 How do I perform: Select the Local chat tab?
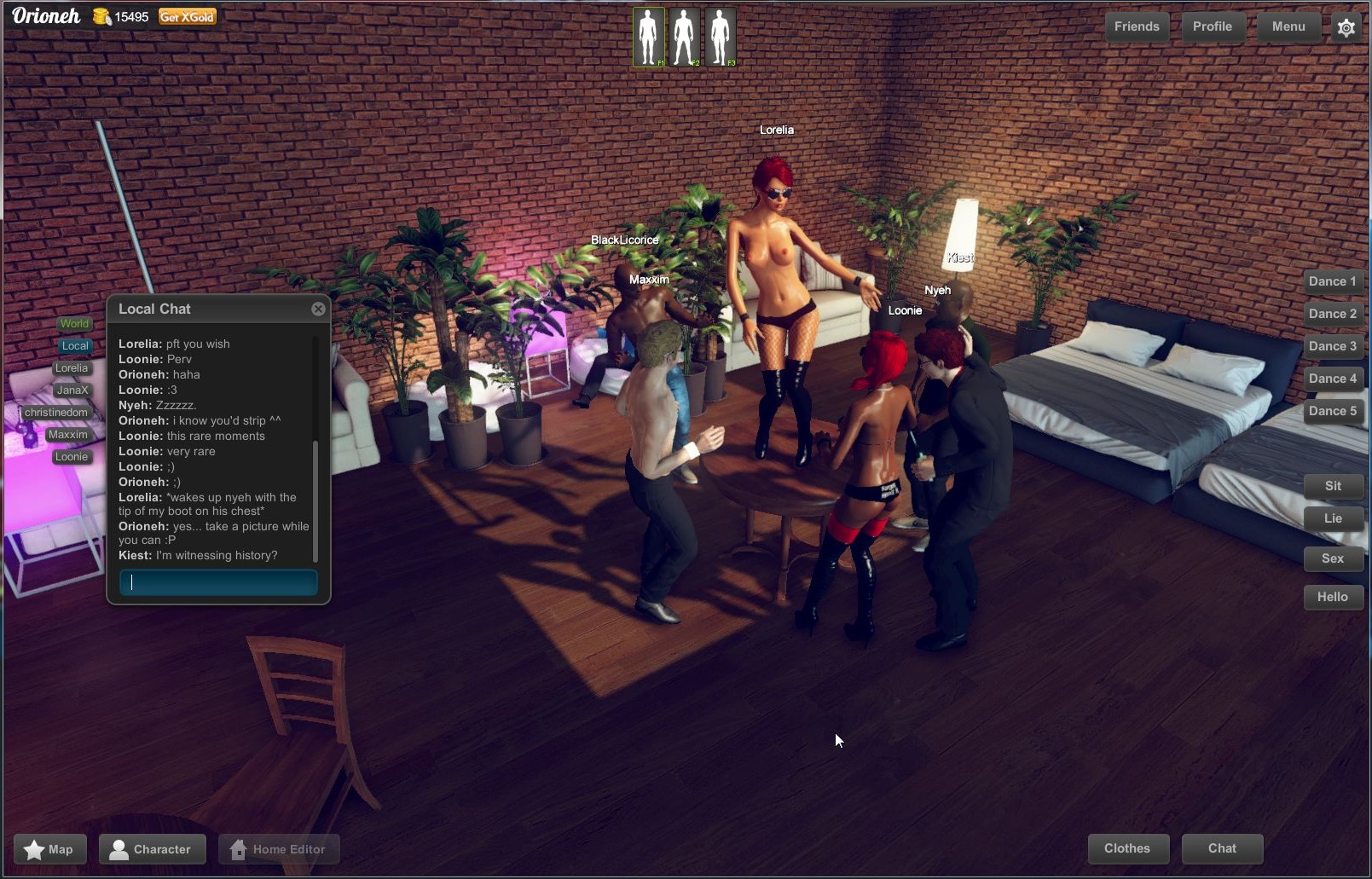[74, 345]
